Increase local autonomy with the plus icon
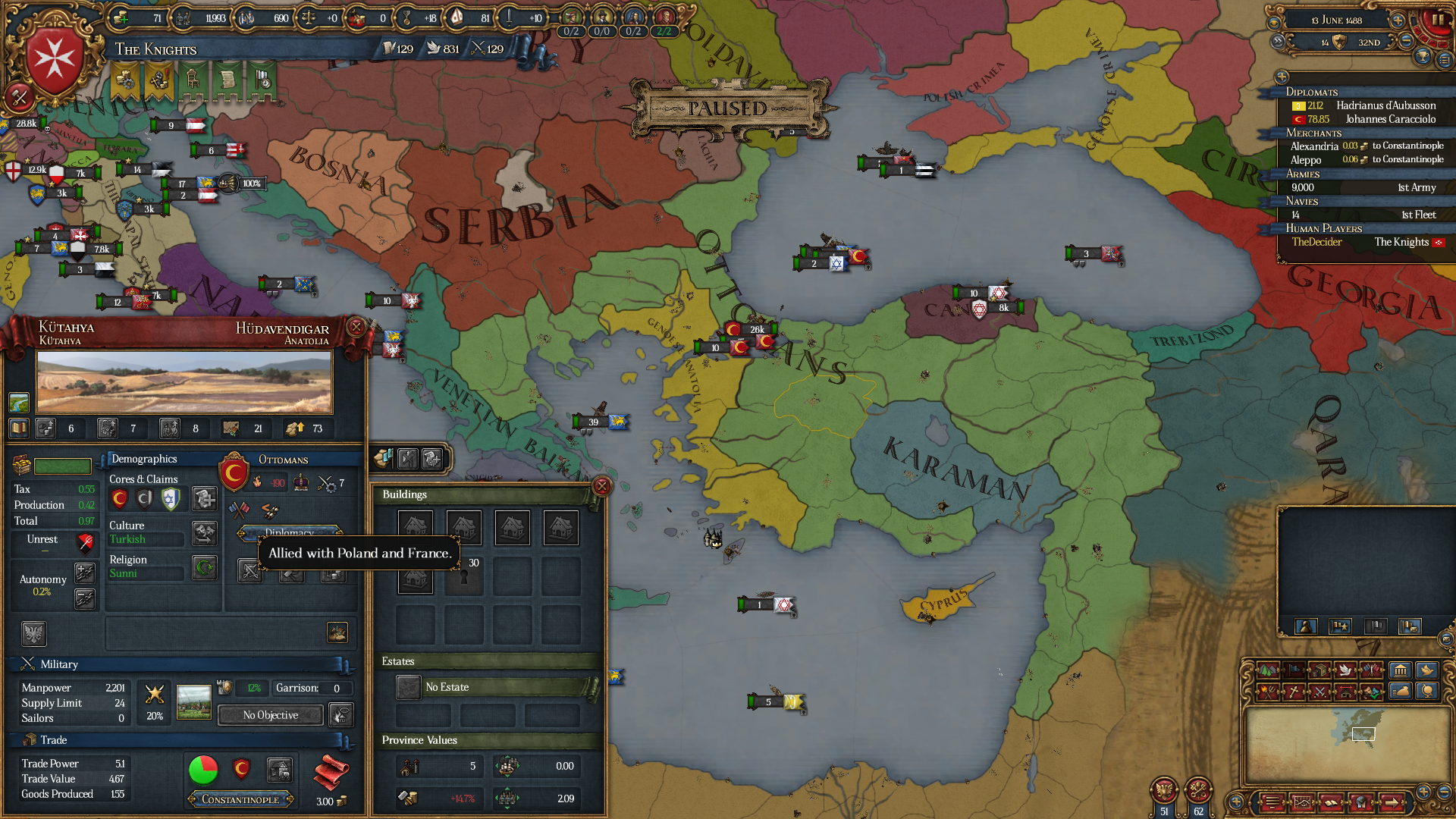1456x819 pixels. pyautogui.click(x=85, y=573)
